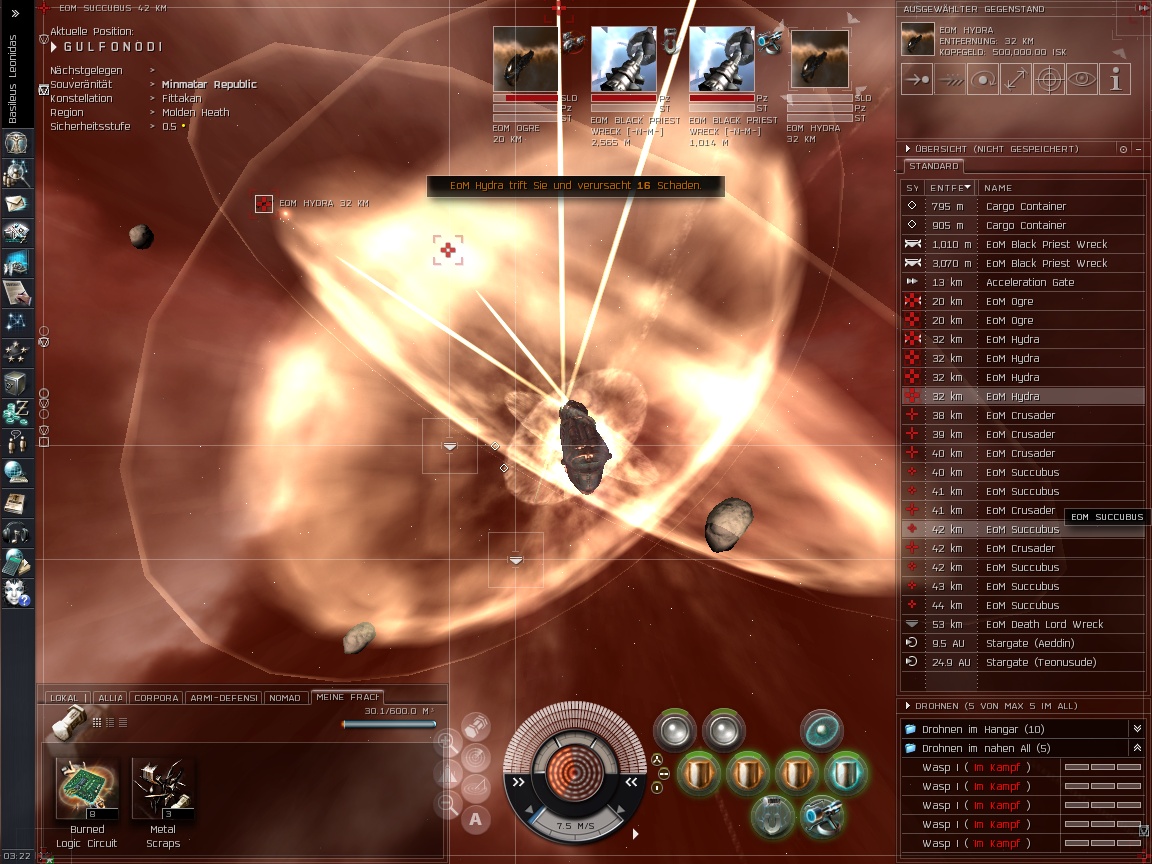Image resolution: width=1152 pixels, height=864 pixels.
Task: Open the Standard overview tab
Action: coord(934,166)
